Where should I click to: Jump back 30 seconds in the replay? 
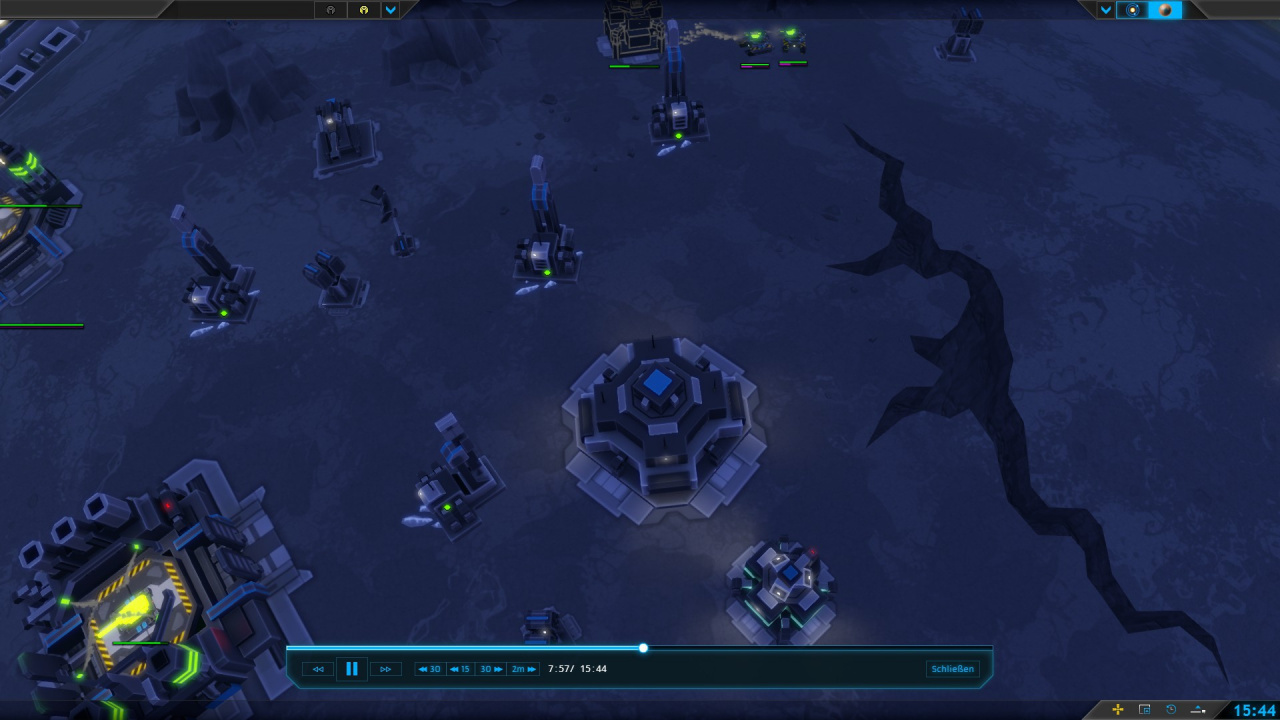coord(430,669)
